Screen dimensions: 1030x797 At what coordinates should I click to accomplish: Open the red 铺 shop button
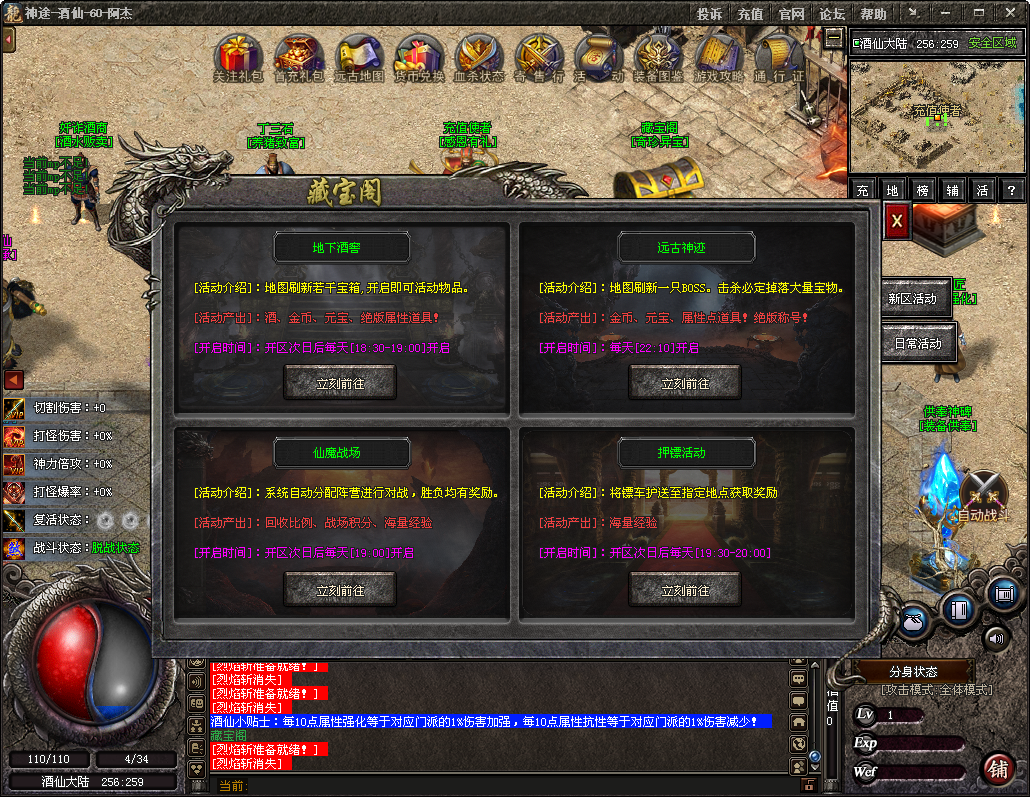997,769
